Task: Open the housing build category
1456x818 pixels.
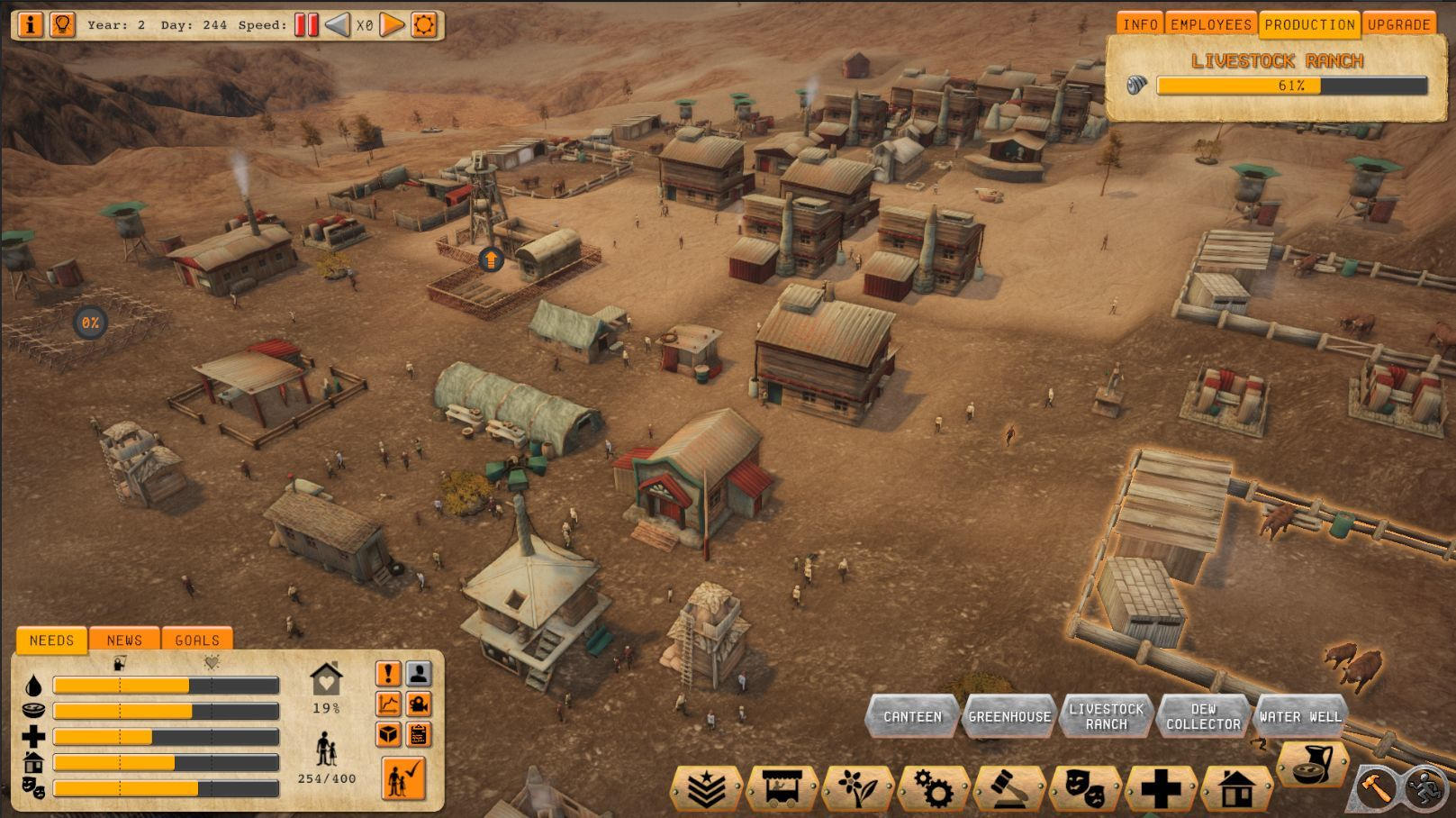Action: (x=1236, y=789)
